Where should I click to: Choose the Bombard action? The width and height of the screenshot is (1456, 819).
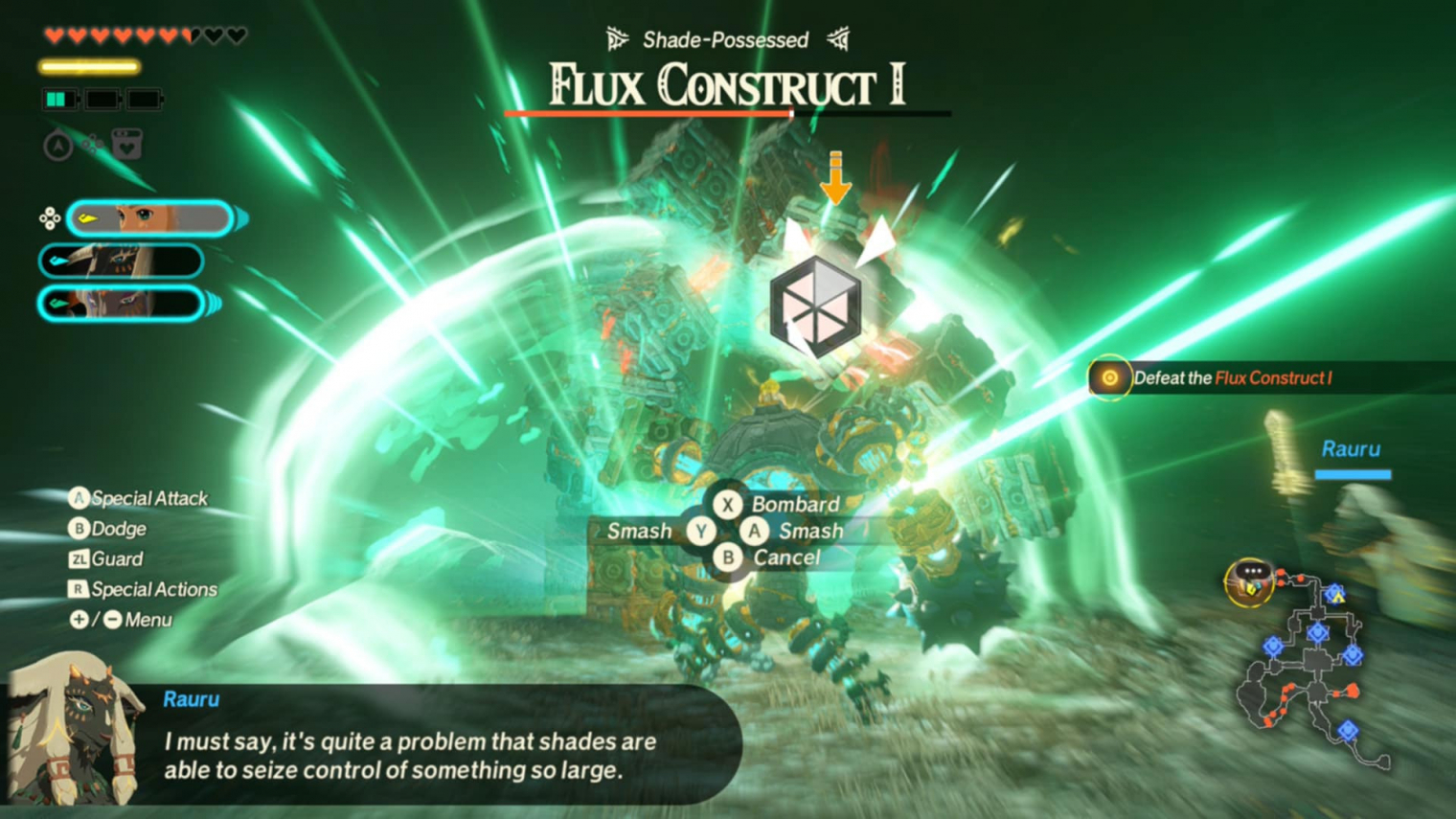778,504
